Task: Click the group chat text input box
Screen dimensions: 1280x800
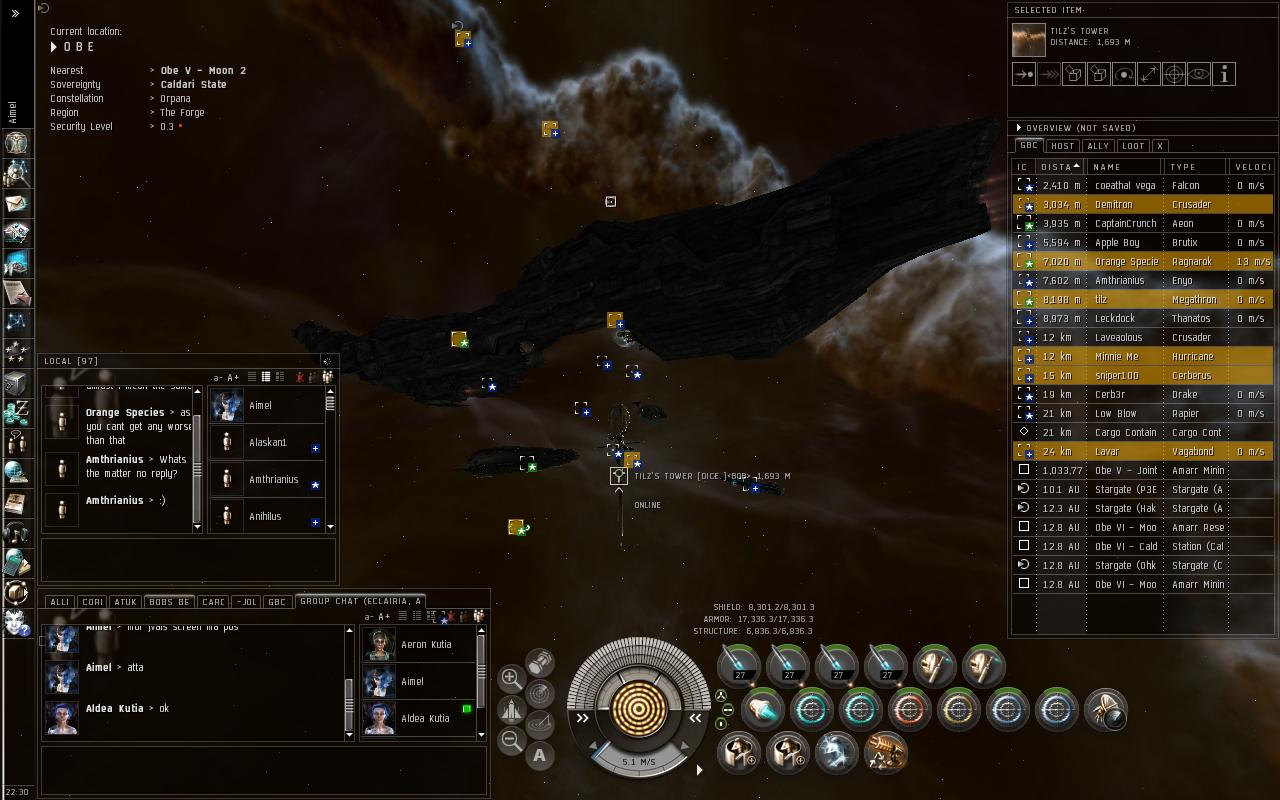Action: click(x=264, y=771)
